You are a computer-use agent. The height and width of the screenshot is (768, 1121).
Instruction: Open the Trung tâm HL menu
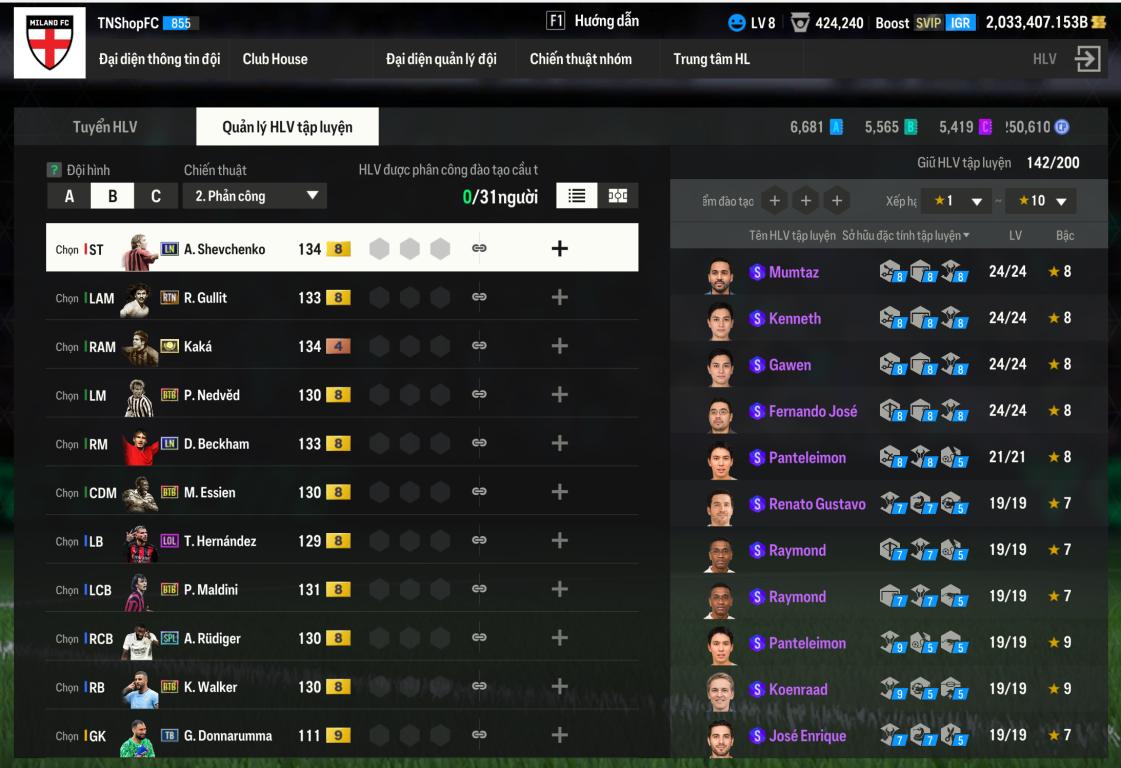[x=711, y=59]
